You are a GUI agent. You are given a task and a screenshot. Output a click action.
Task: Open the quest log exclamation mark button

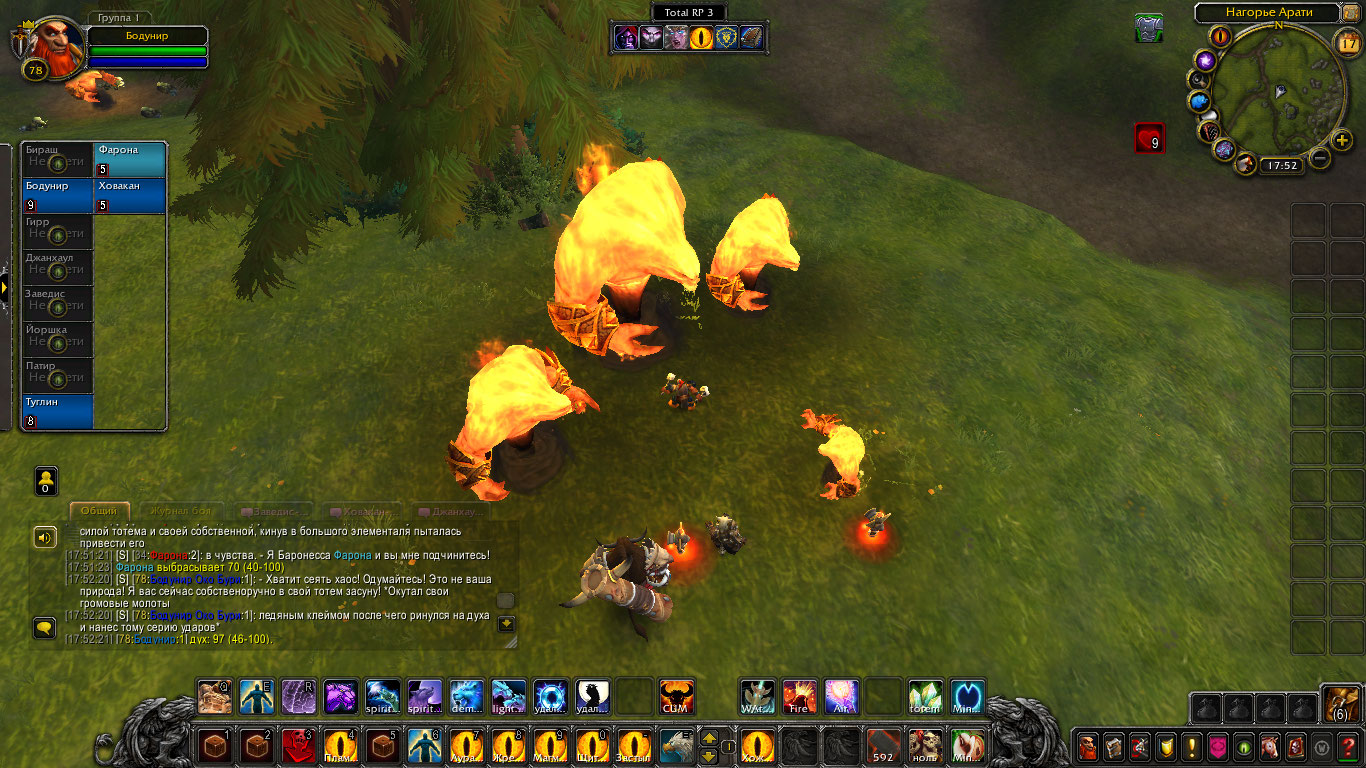pyautogui.click(x=1191, y=747)
